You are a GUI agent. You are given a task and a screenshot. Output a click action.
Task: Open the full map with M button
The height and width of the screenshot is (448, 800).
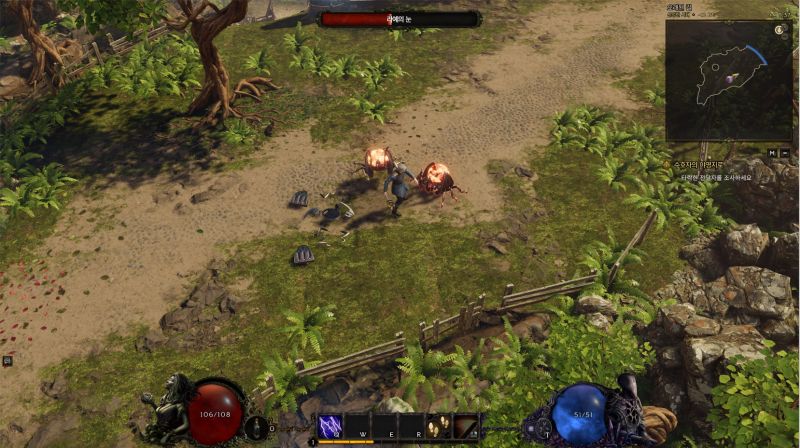(x=772, y=153)
